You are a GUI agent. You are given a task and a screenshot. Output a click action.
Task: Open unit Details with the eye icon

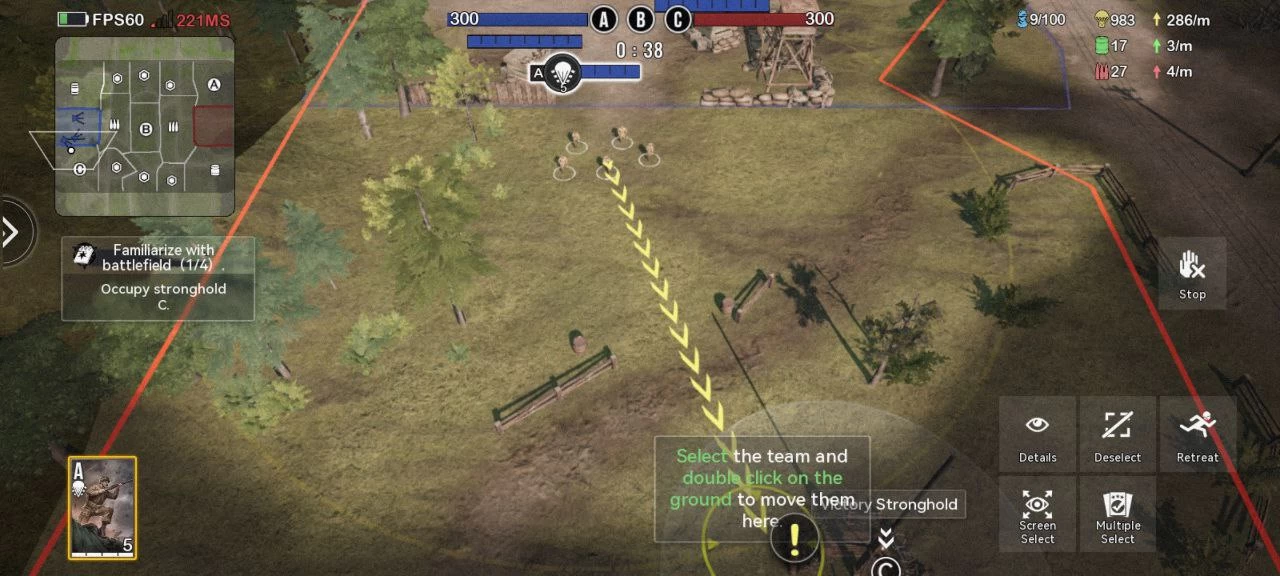[1037, 434]
